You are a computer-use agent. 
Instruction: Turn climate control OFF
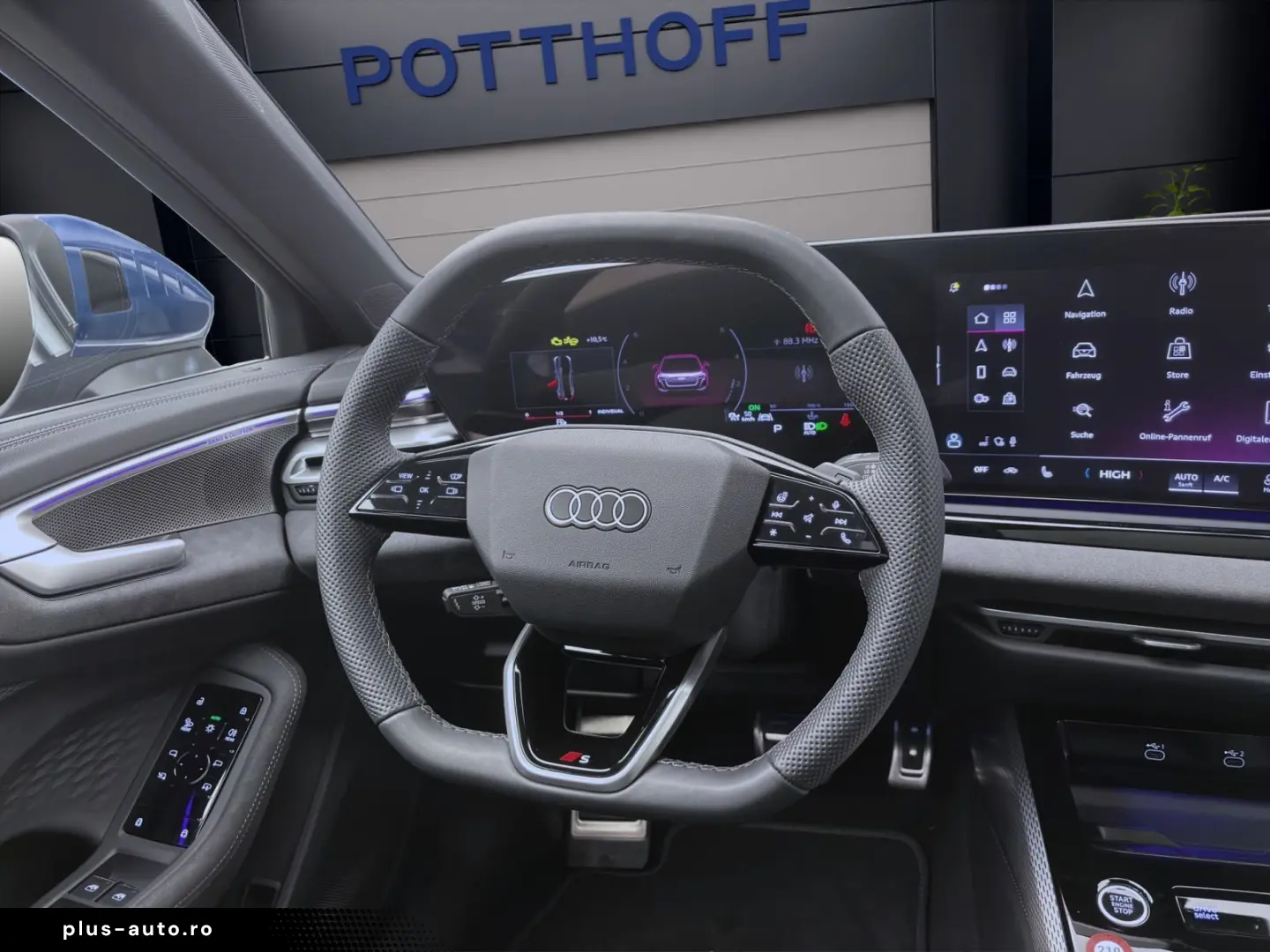coord(982,469)
